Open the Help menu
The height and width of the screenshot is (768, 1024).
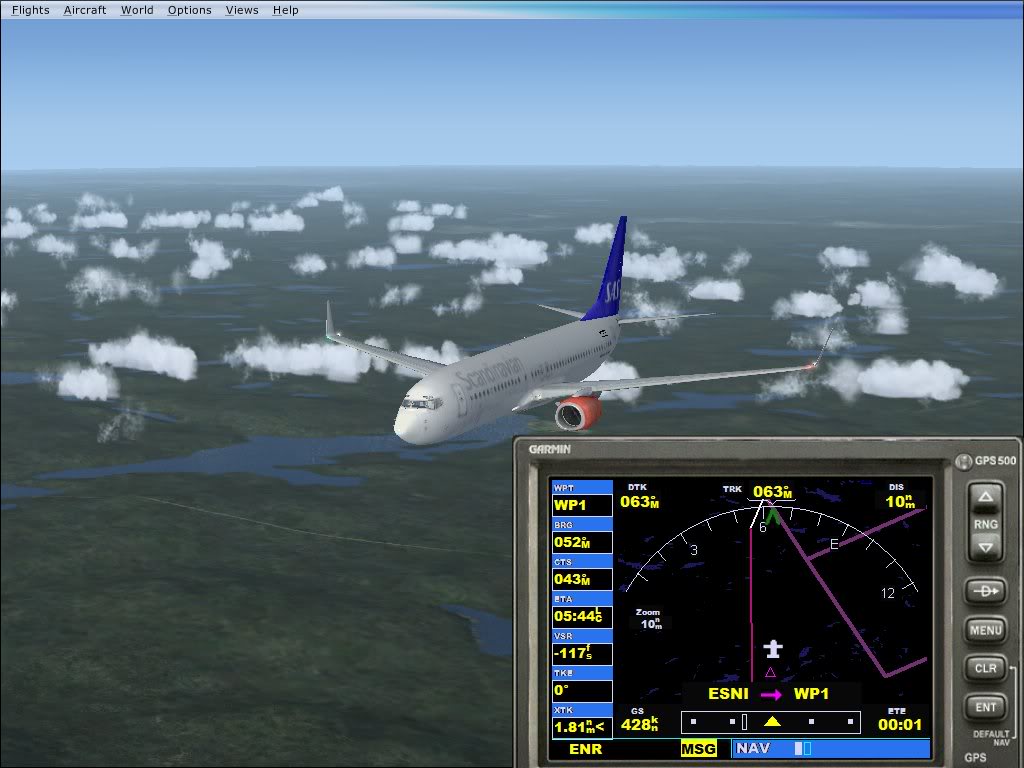[285, 10]
